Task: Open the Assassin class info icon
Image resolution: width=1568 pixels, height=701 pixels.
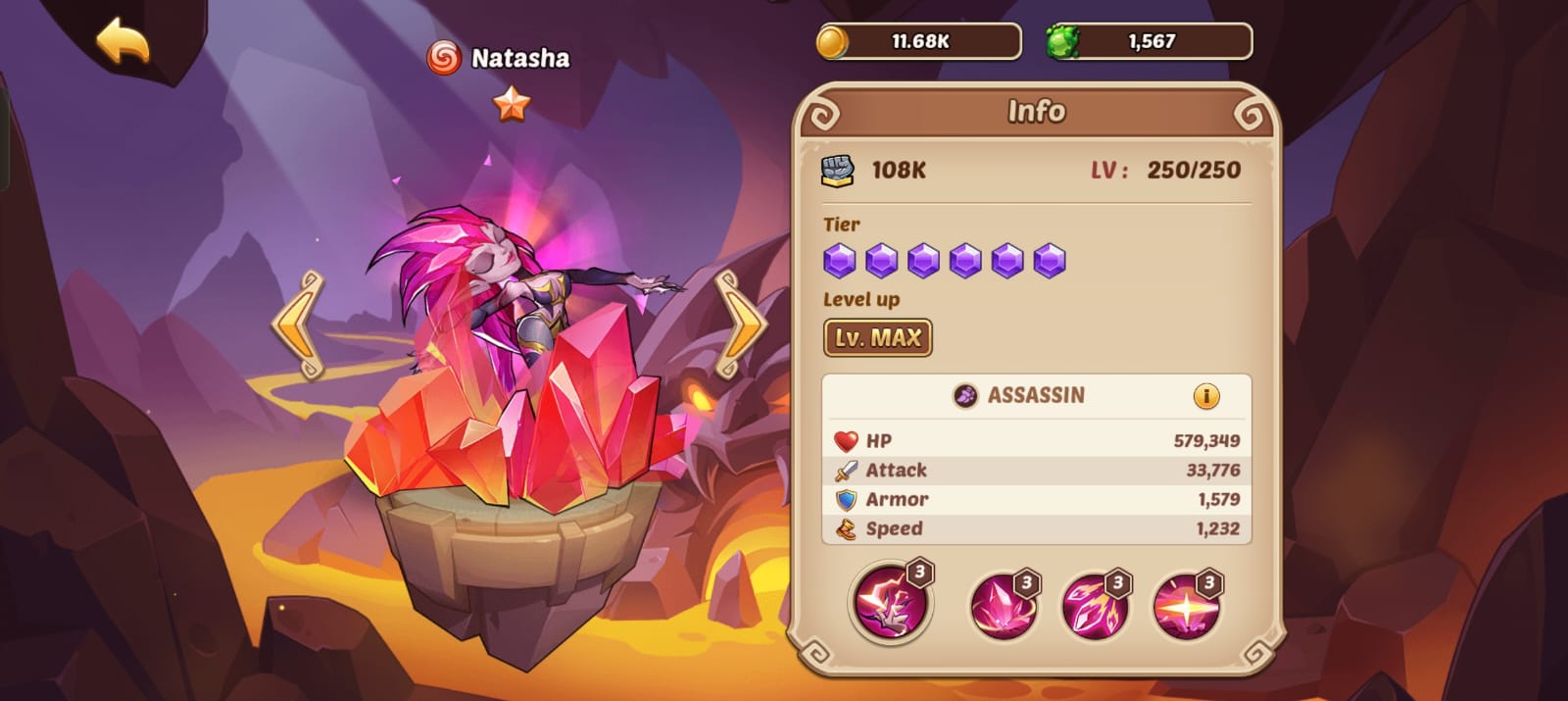Action: [x=1205, y=396]
